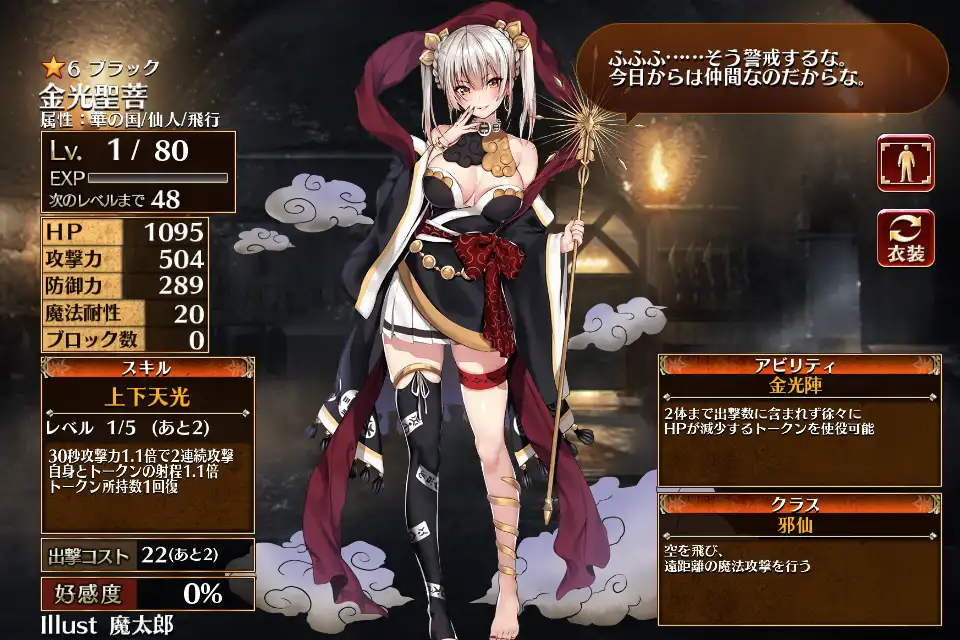The height and width of the screenshot is (640, 960).
Task: Switch costume with the 衣装 button
Action: click(x=906, y=238)
